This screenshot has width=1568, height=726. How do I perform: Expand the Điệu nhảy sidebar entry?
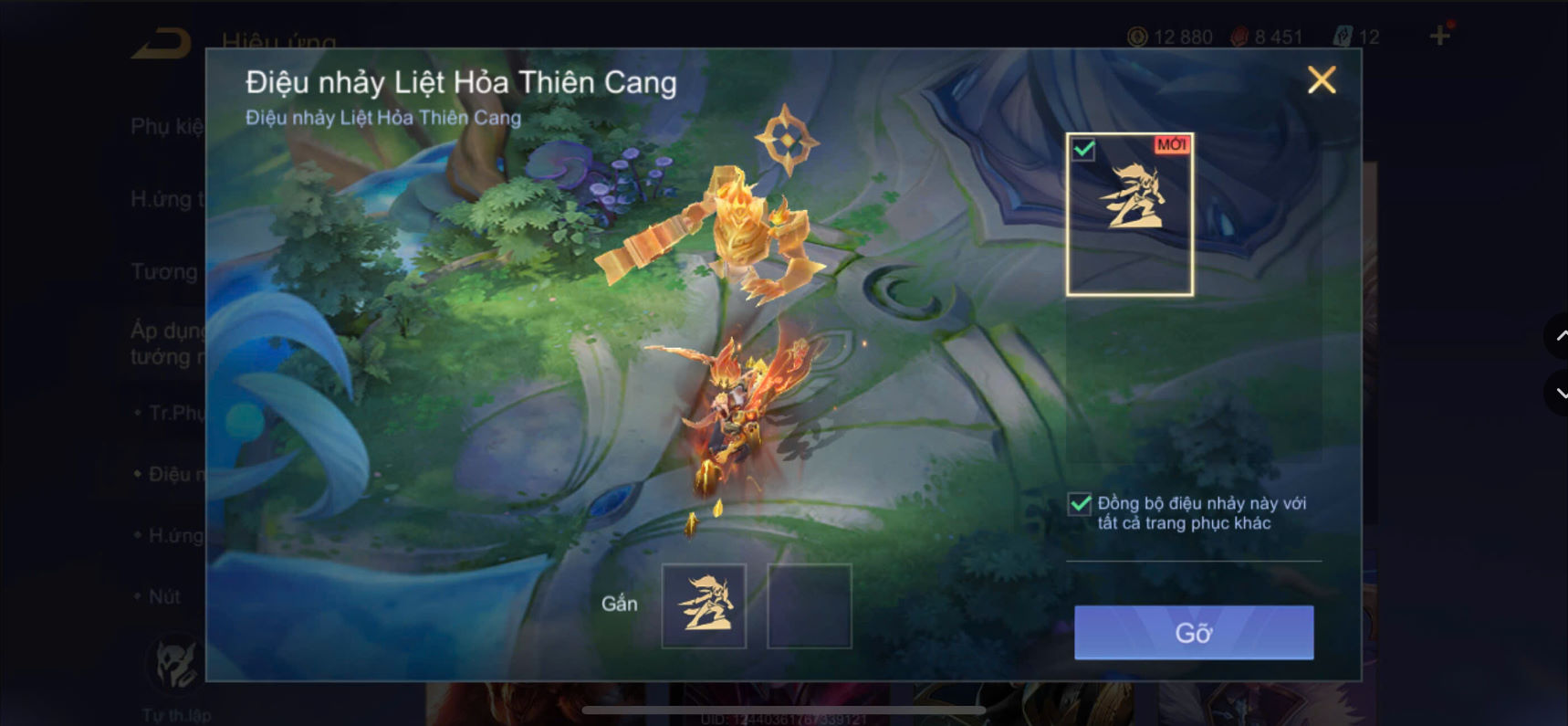169,474
